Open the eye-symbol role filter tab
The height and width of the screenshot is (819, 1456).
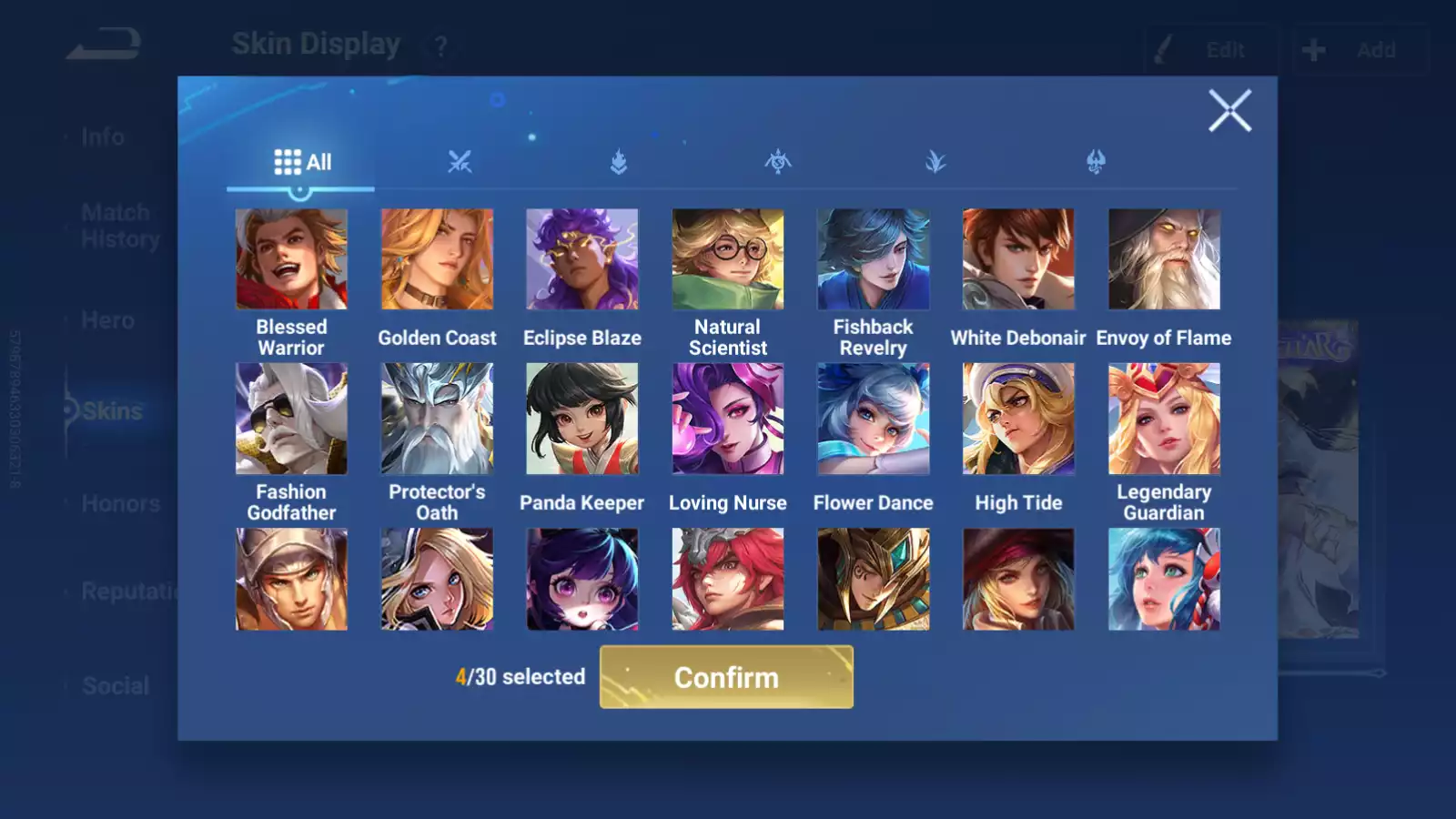(778, 162)
